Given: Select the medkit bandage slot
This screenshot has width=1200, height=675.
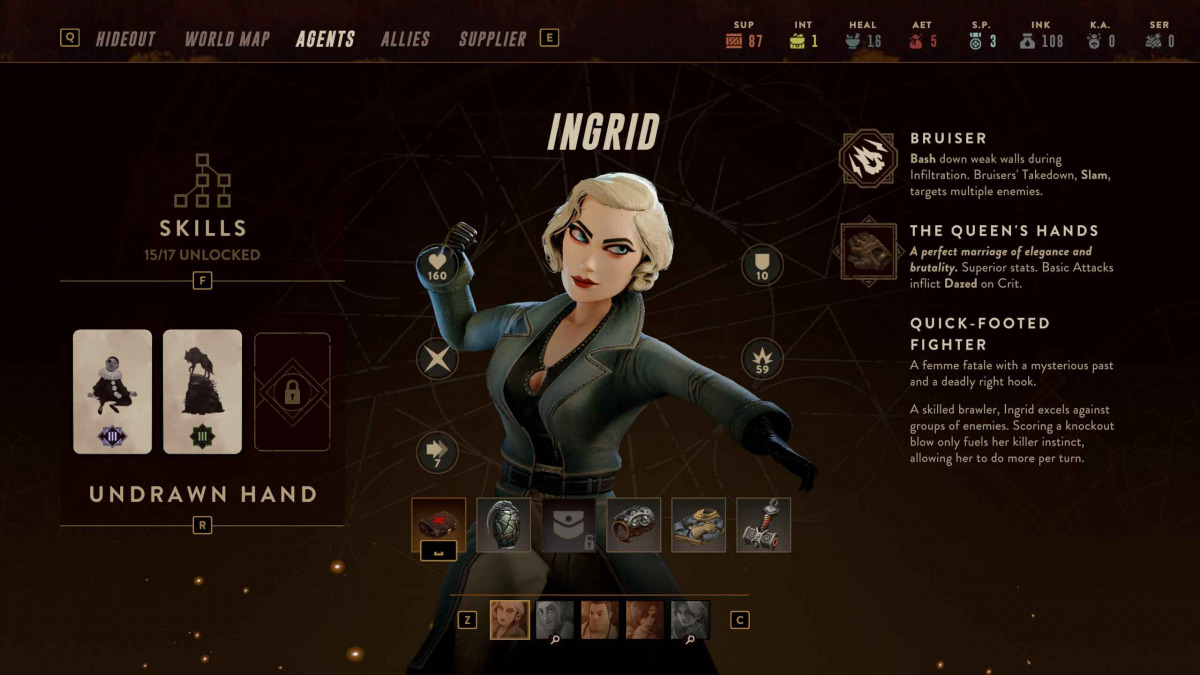Looking at the screenshot, I should (438, 525).
